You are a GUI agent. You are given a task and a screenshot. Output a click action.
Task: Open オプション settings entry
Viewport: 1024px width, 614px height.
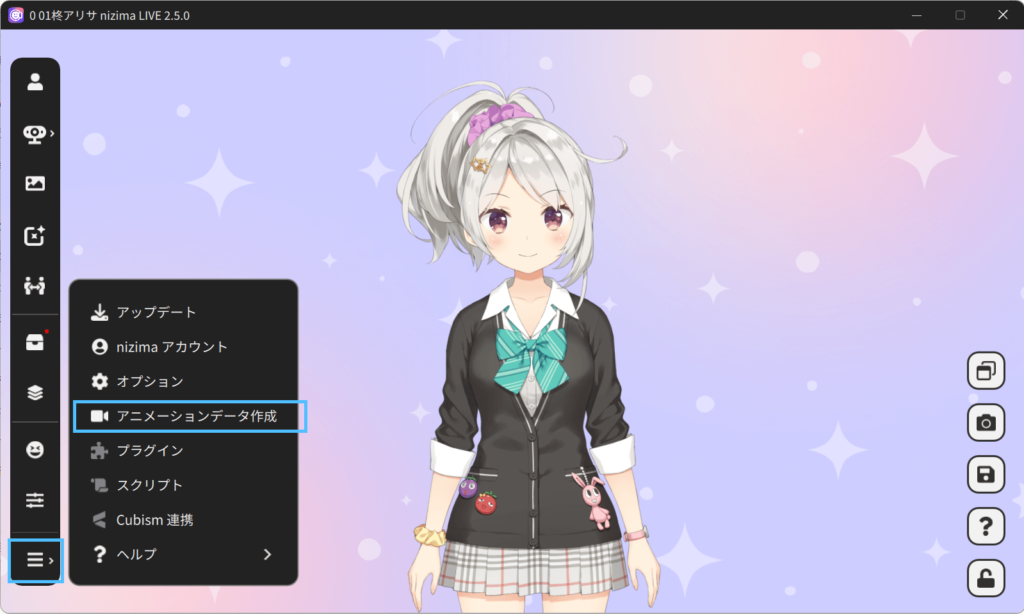pyautogui.click(x=149, y=381)
